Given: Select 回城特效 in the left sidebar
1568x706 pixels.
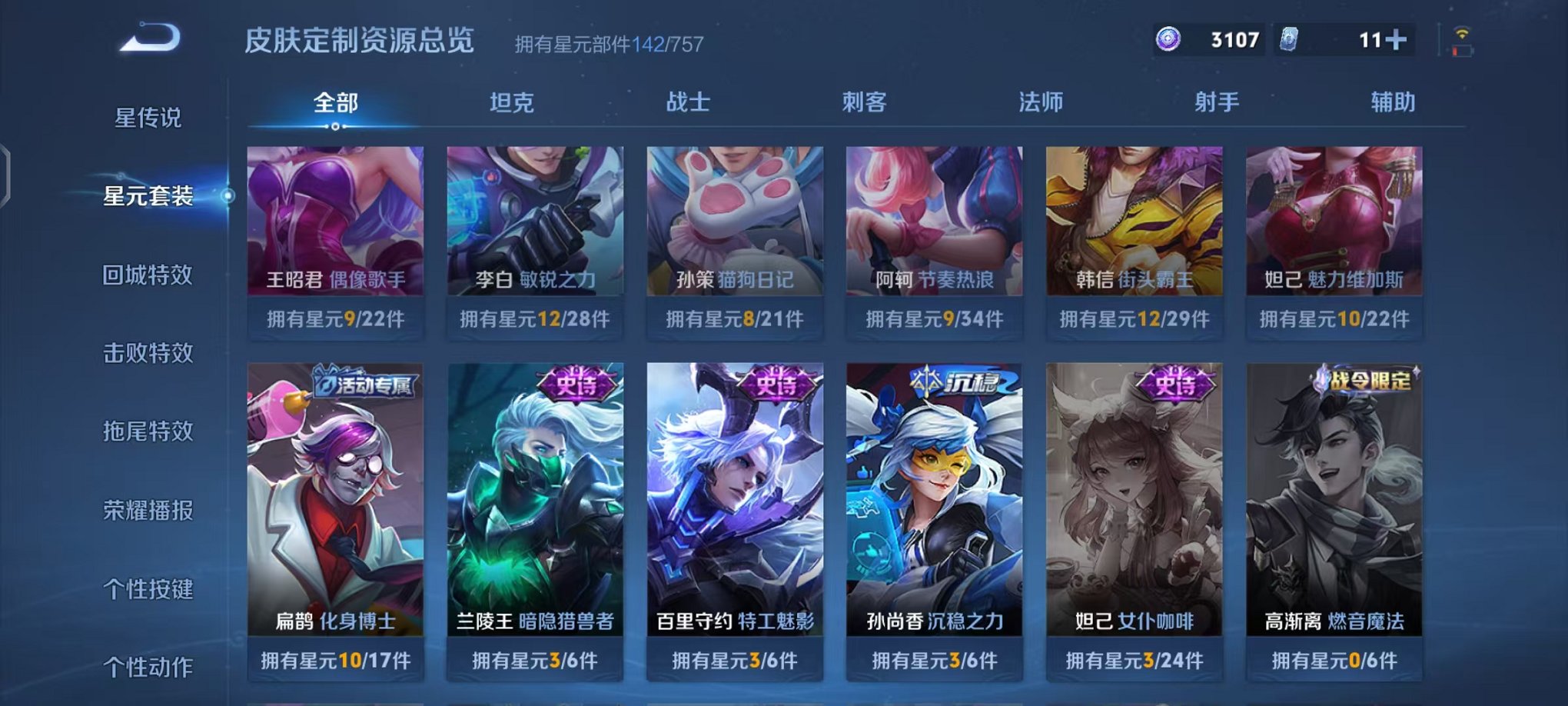Looking at the screenshot, I should pos(149,273).
